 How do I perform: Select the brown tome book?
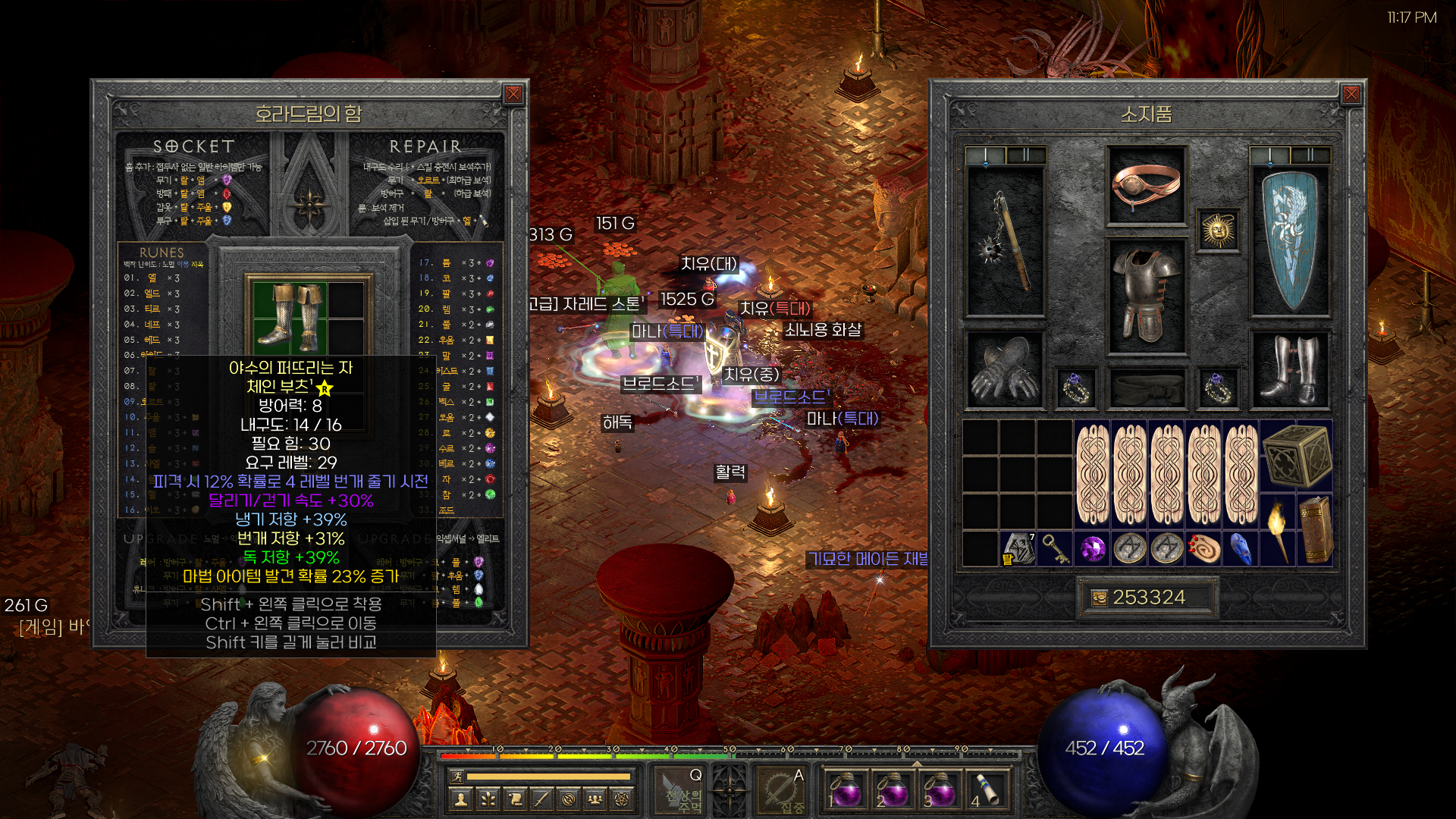coord(1315,531)
